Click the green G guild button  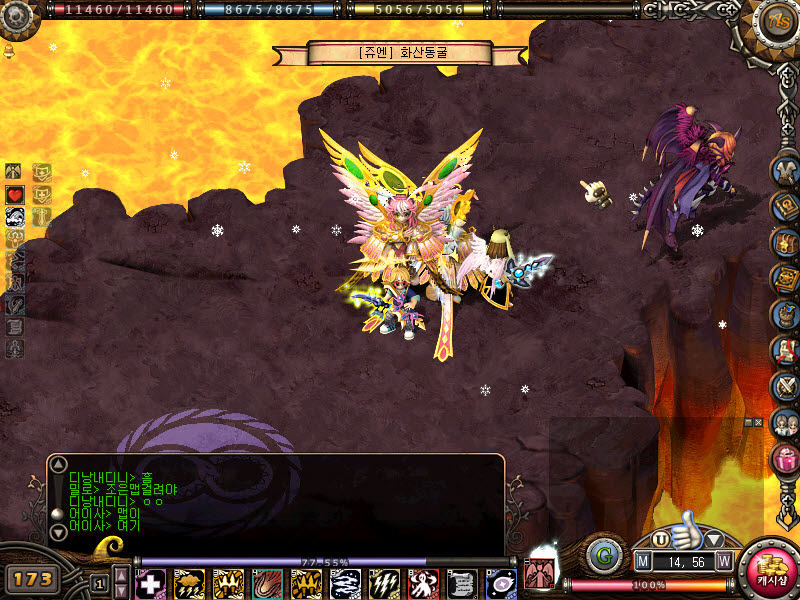click(603, 555)
